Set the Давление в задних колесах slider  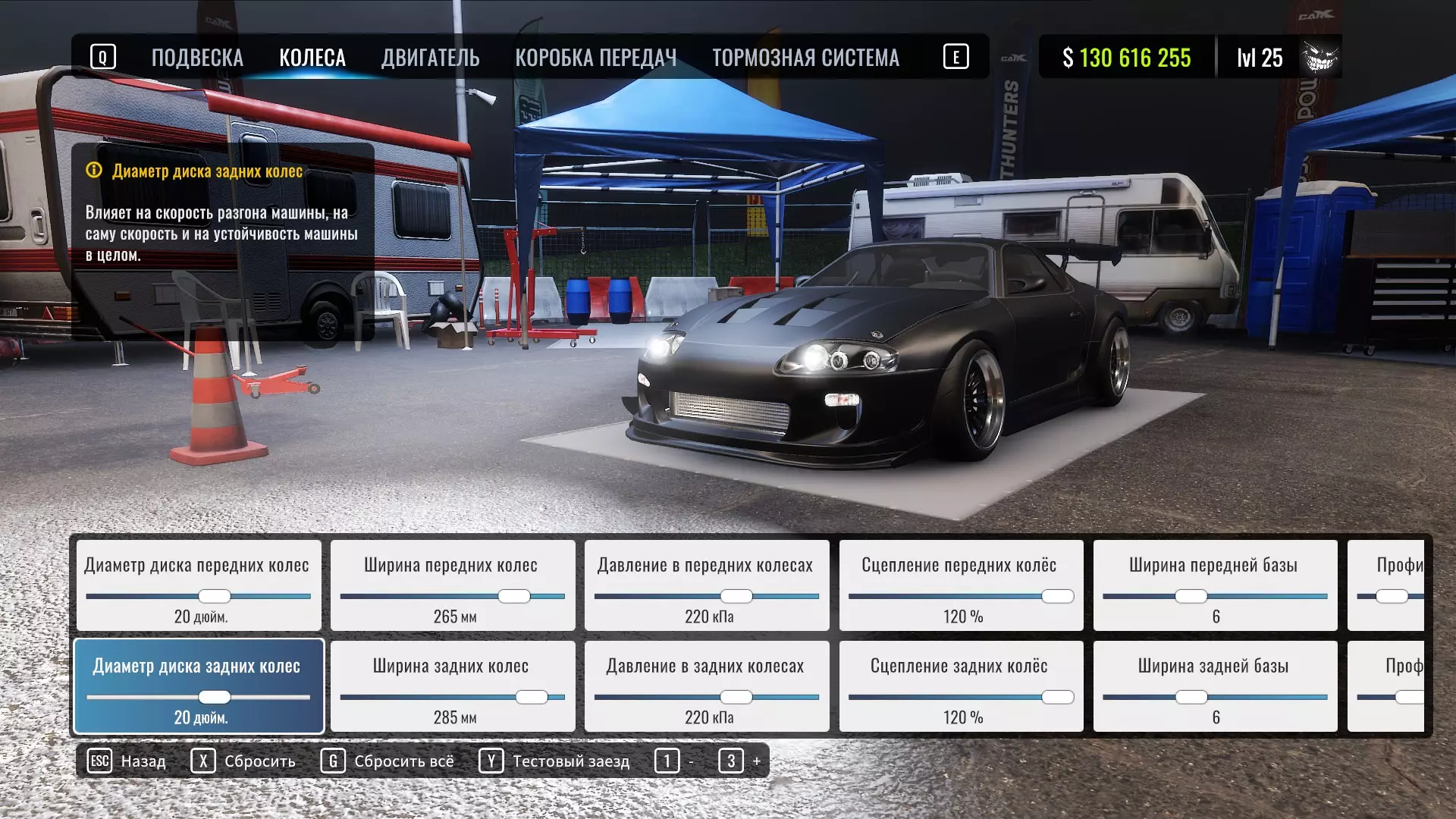coord(736,698)
